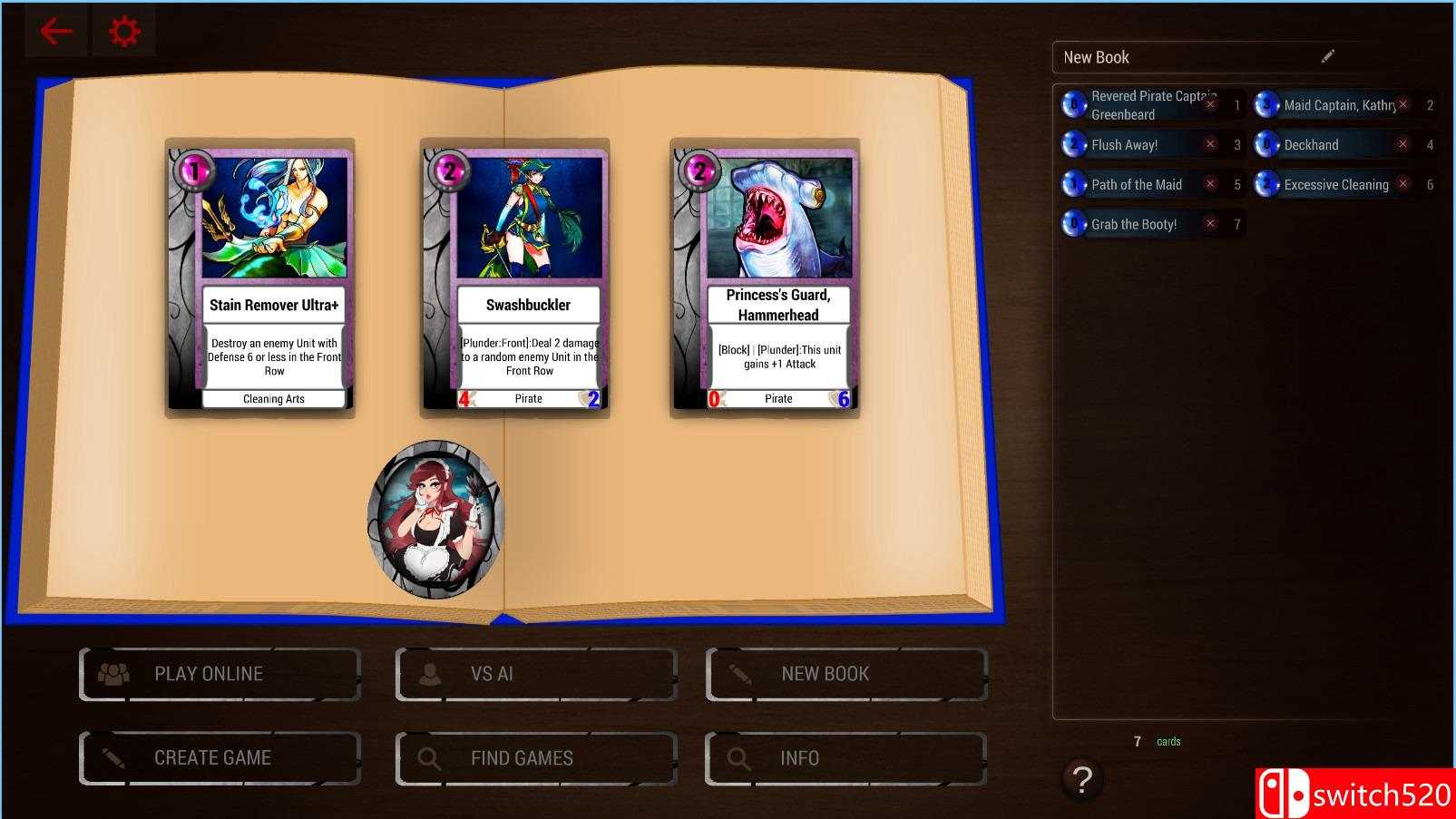Viewport: 1456px width, 819px height.
Task: Remove Grab the Booty! from the deck
Action: (1210, 223)
